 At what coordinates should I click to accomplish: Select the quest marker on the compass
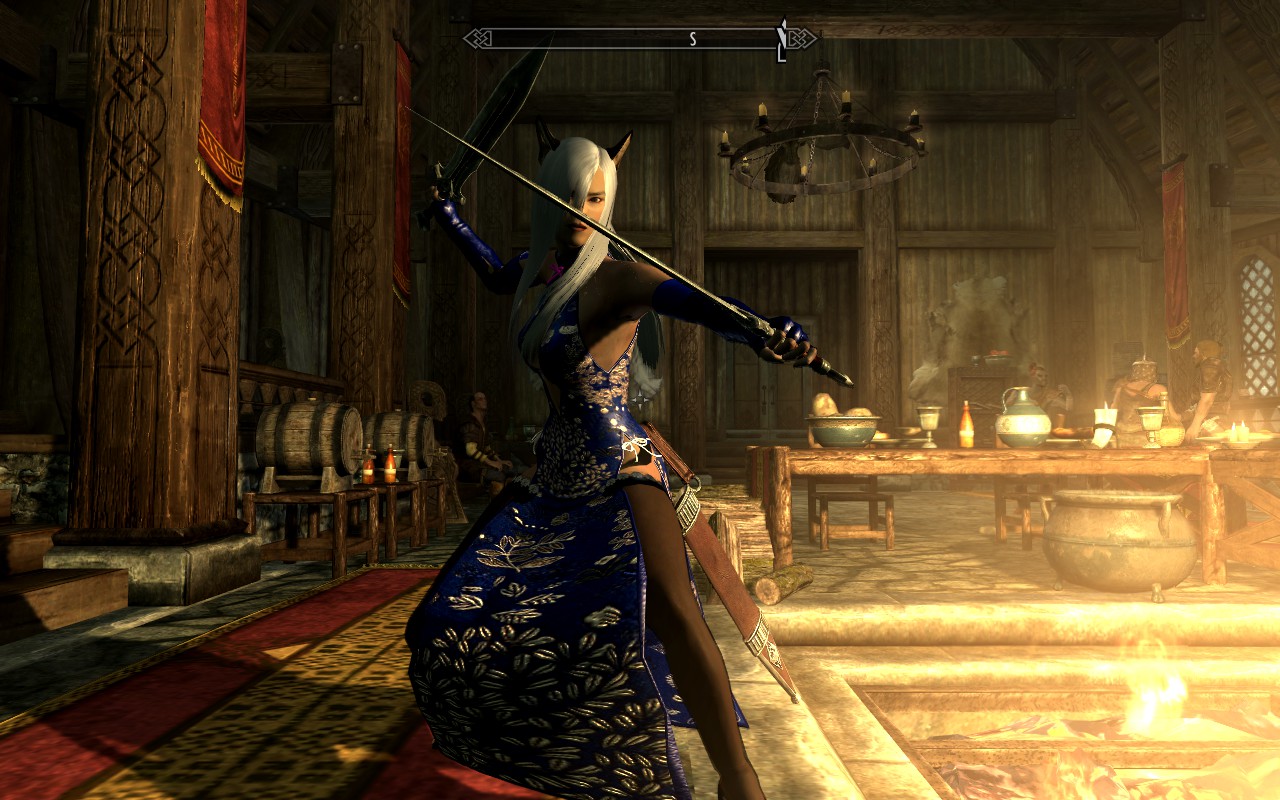click(x=782, y=38)
